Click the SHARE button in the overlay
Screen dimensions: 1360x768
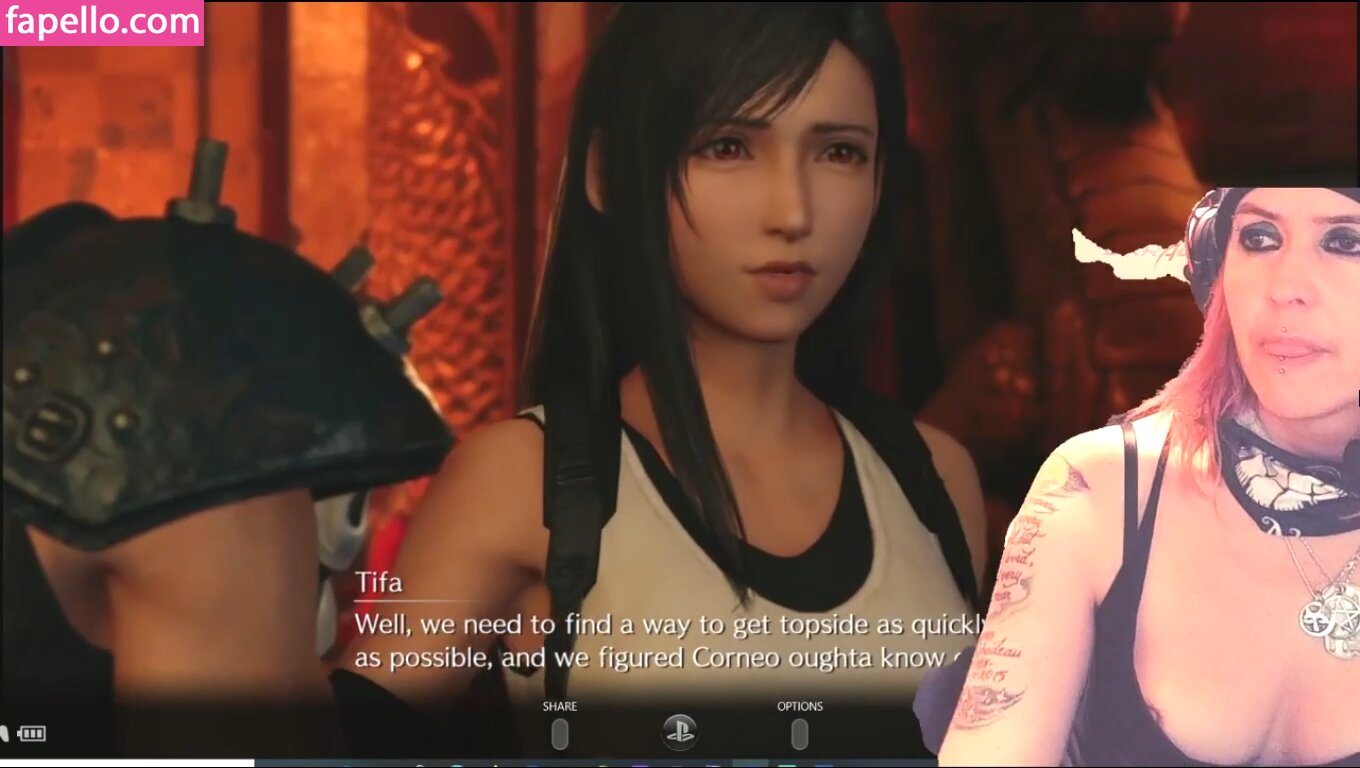point(560,733)
